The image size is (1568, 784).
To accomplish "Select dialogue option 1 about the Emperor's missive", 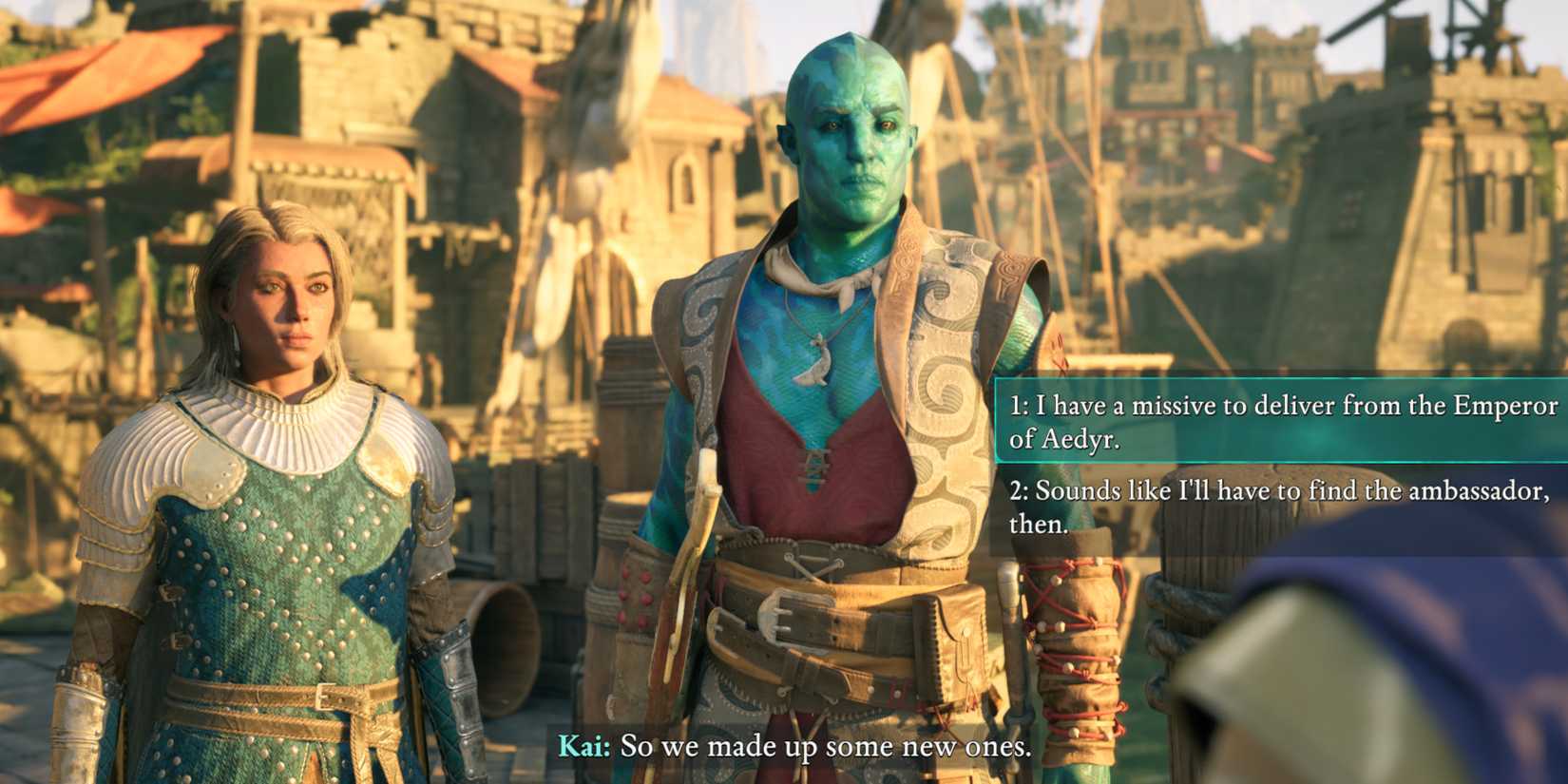I will [1273, 422].
